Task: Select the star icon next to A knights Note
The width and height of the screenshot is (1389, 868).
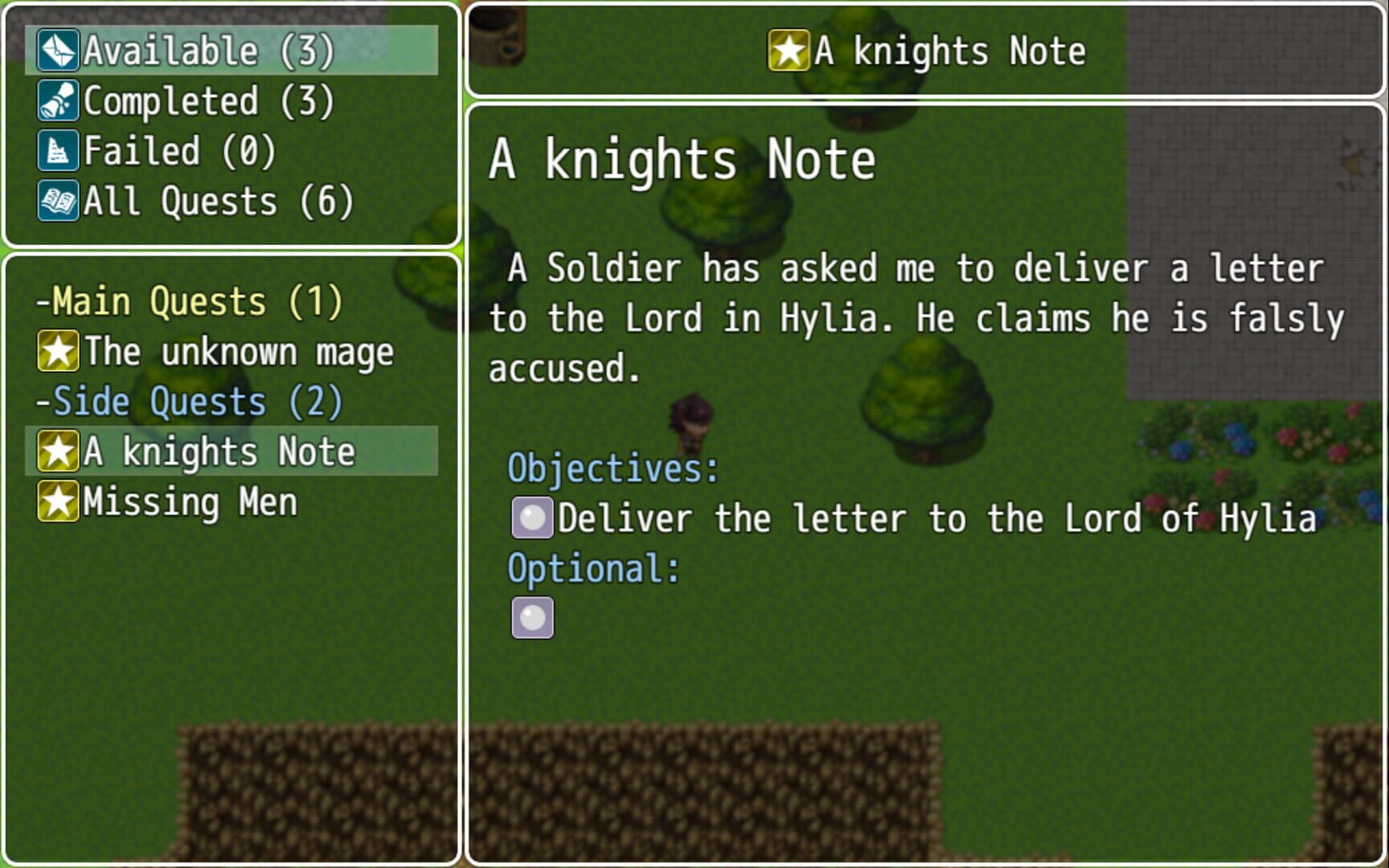Action: coord(57,451)
